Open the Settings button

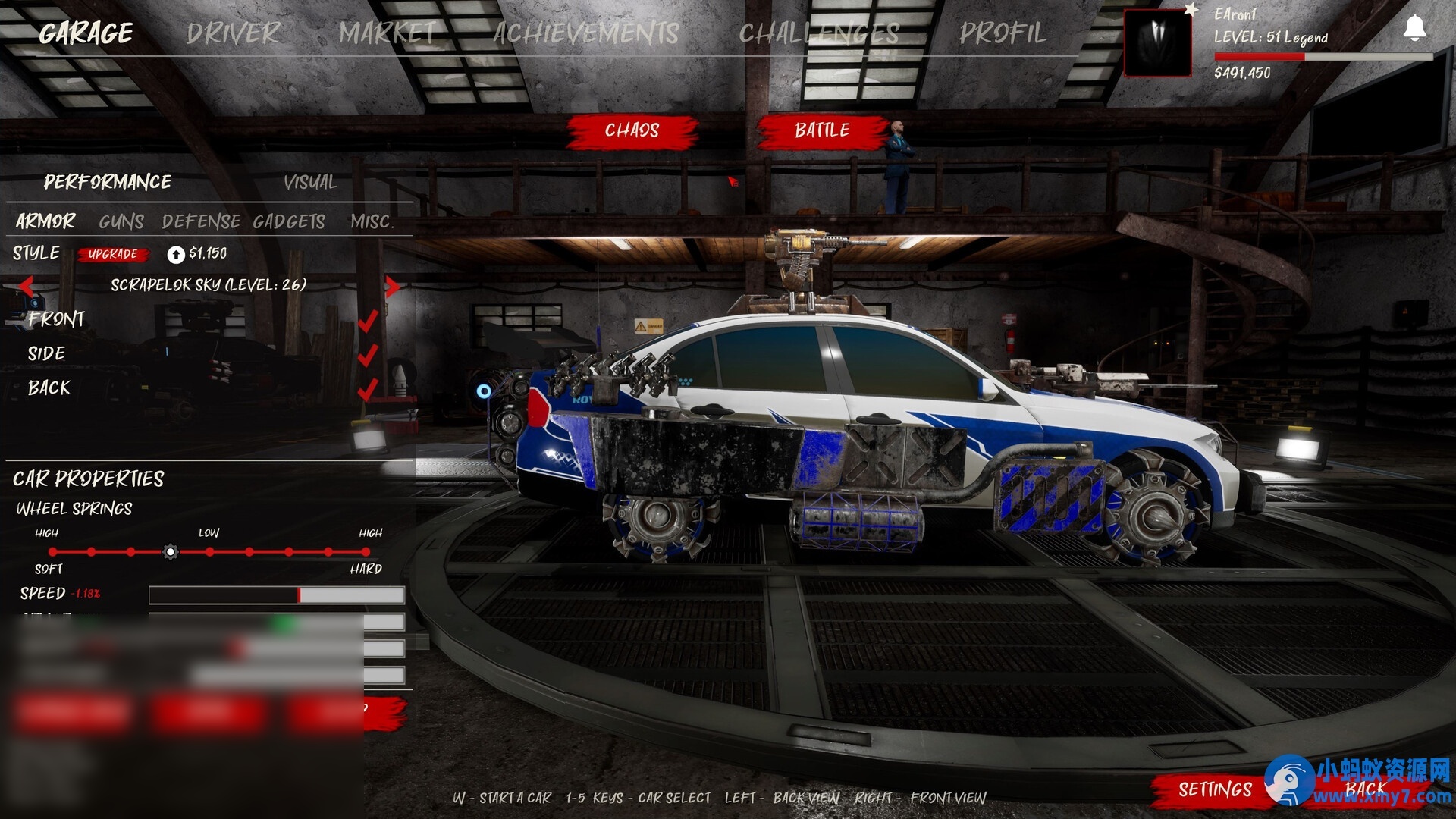[1215, 789]
